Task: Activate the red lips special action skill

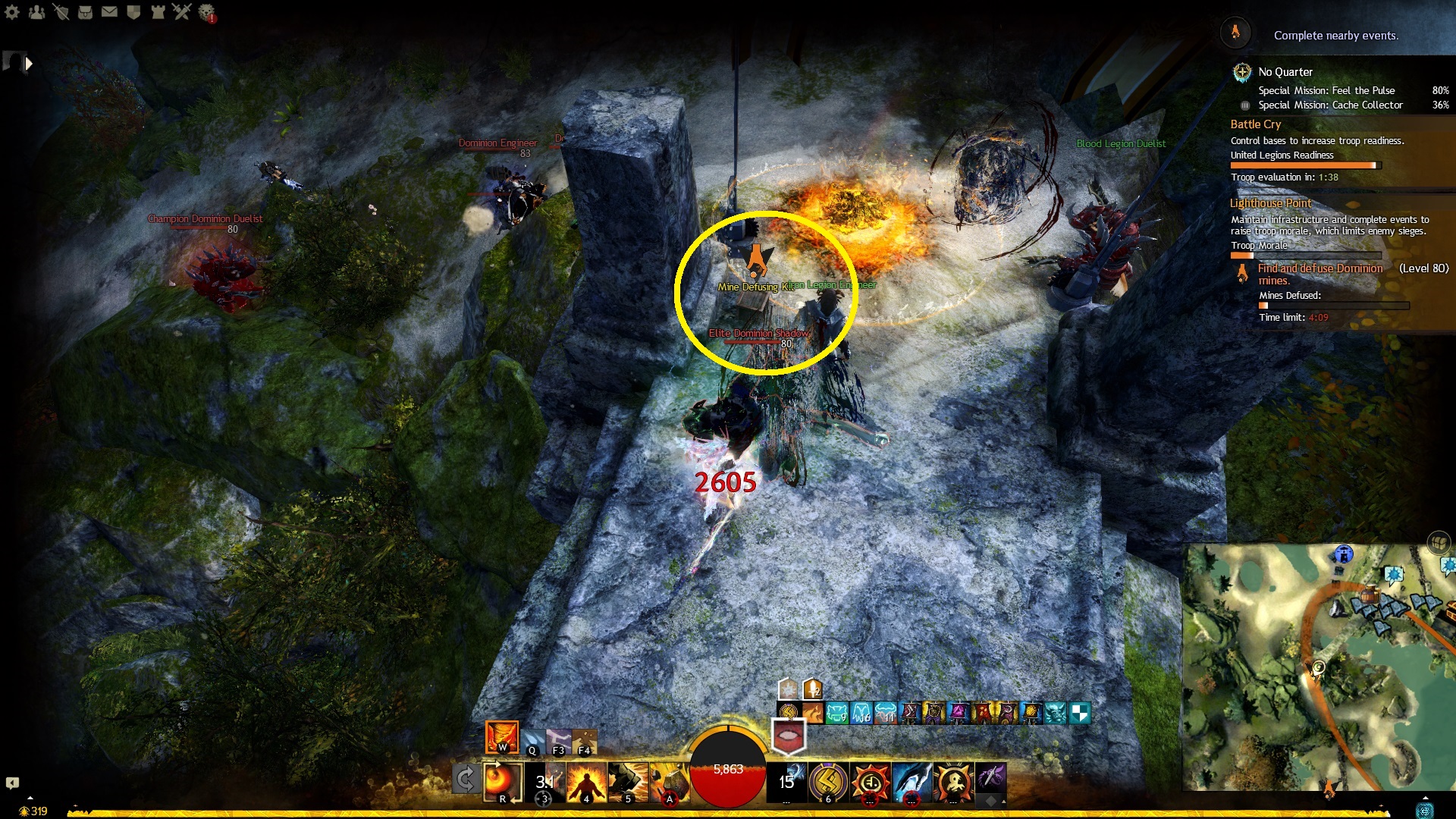Action: click(x=788, y=736)
